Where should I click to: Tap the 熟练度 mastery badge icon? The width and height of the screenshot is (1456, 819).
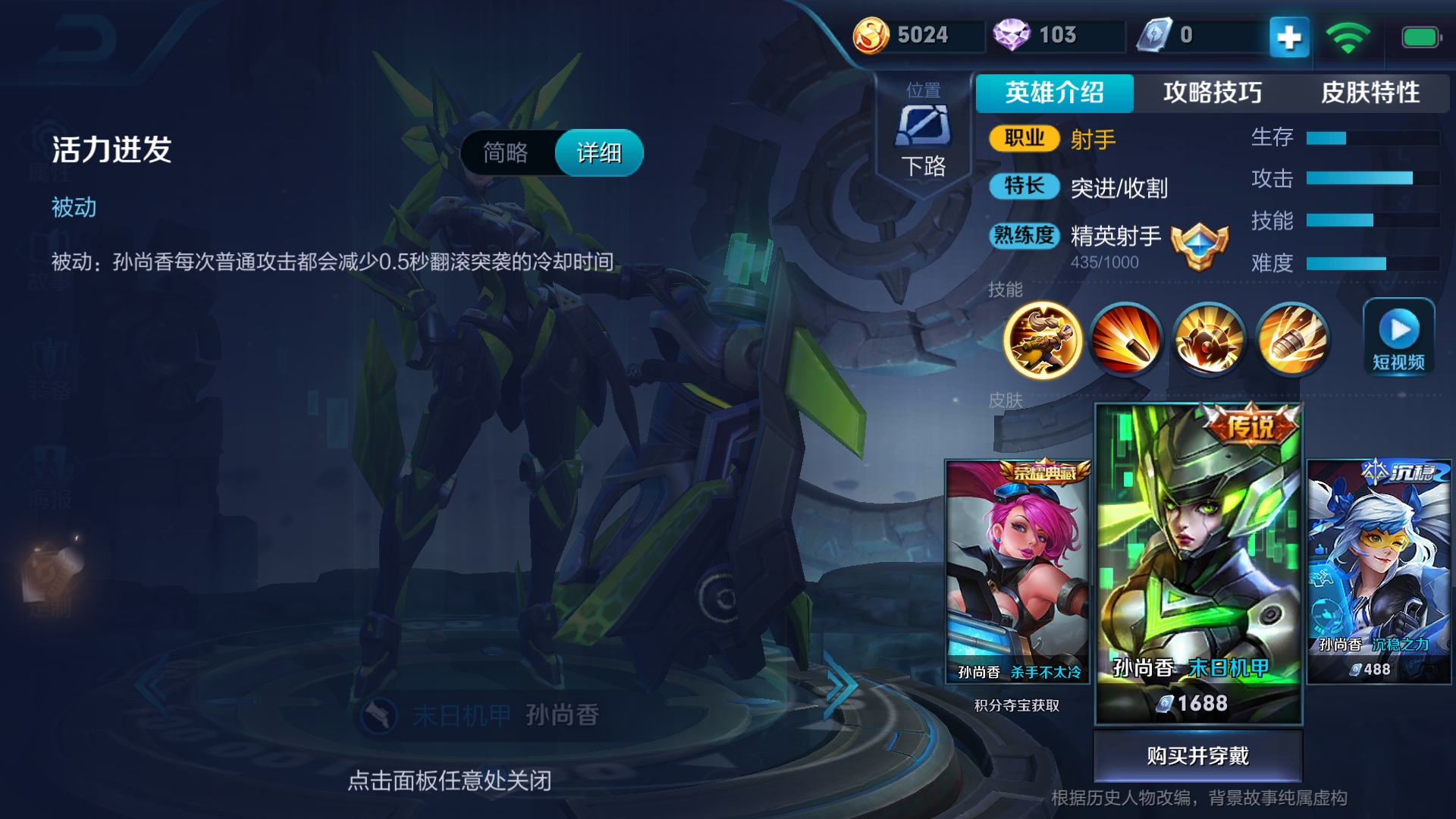1198,244
